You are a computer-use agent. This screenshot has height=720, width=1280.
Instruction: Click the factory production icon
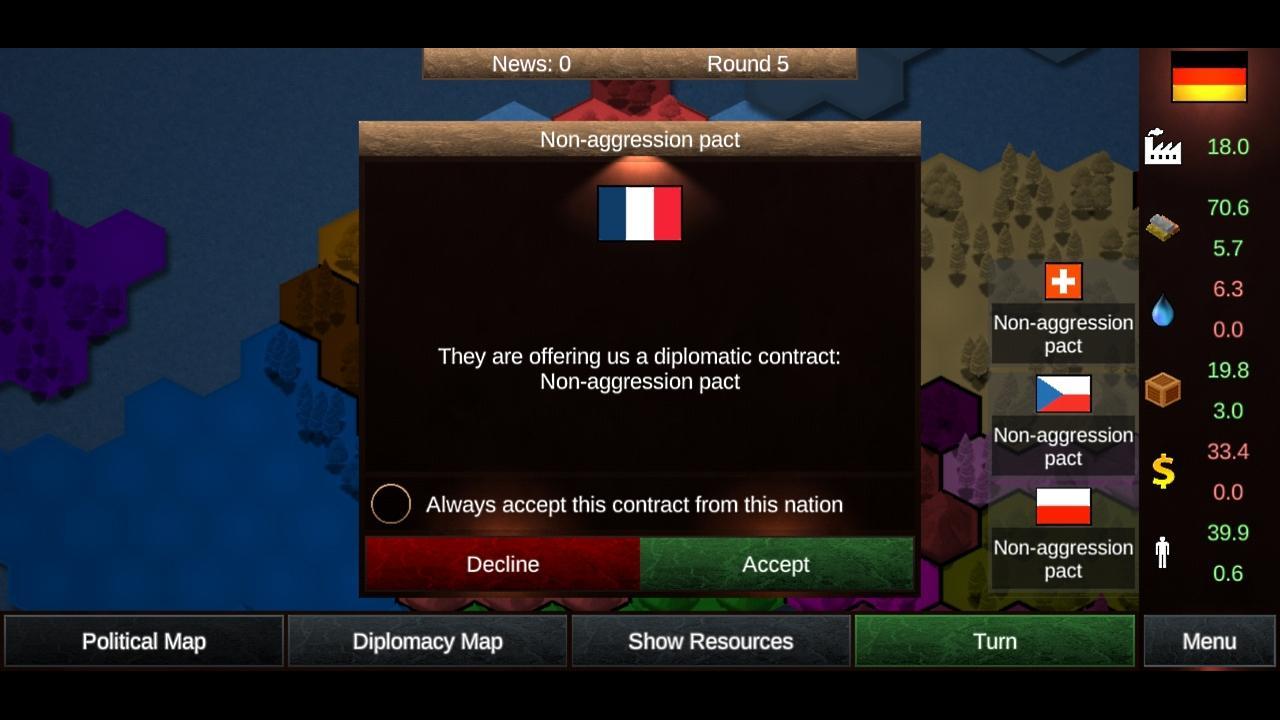(1161, 147)
